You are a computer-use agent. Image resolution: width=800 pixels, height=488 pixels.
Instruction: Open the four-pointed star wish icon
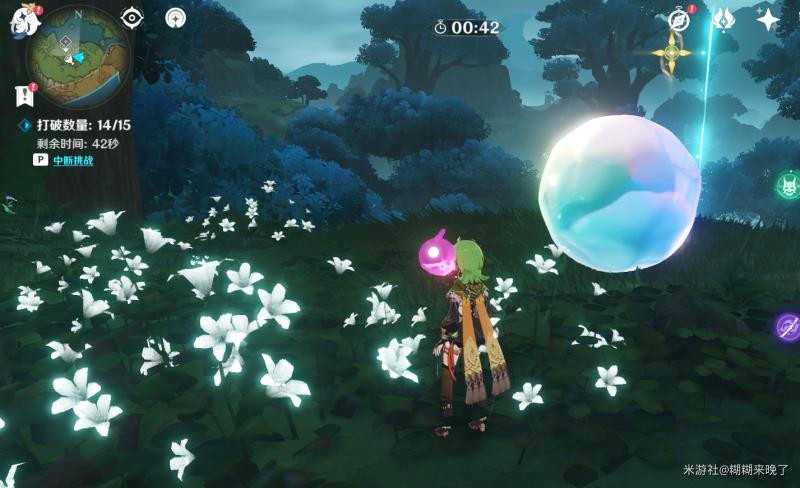tap(768, 19)
